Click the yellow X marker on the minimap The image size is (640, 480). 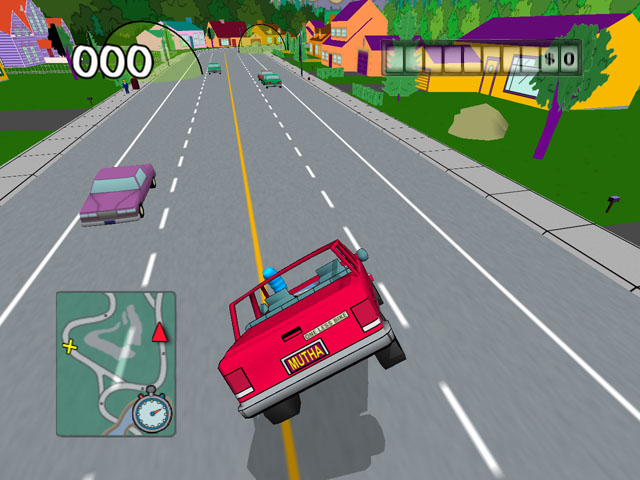pyautogui.click(x=70, y=347)
